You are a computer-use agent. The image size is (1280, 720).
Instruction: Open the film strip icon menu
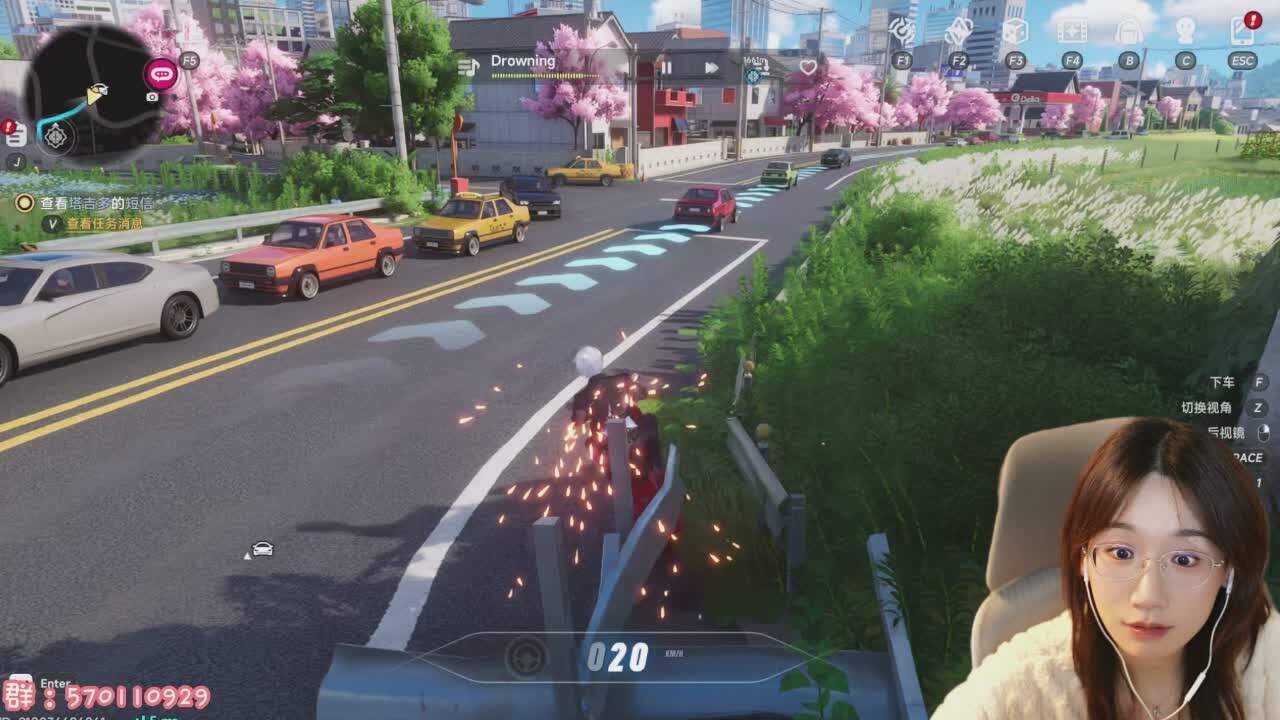(x=1072, y=32)
